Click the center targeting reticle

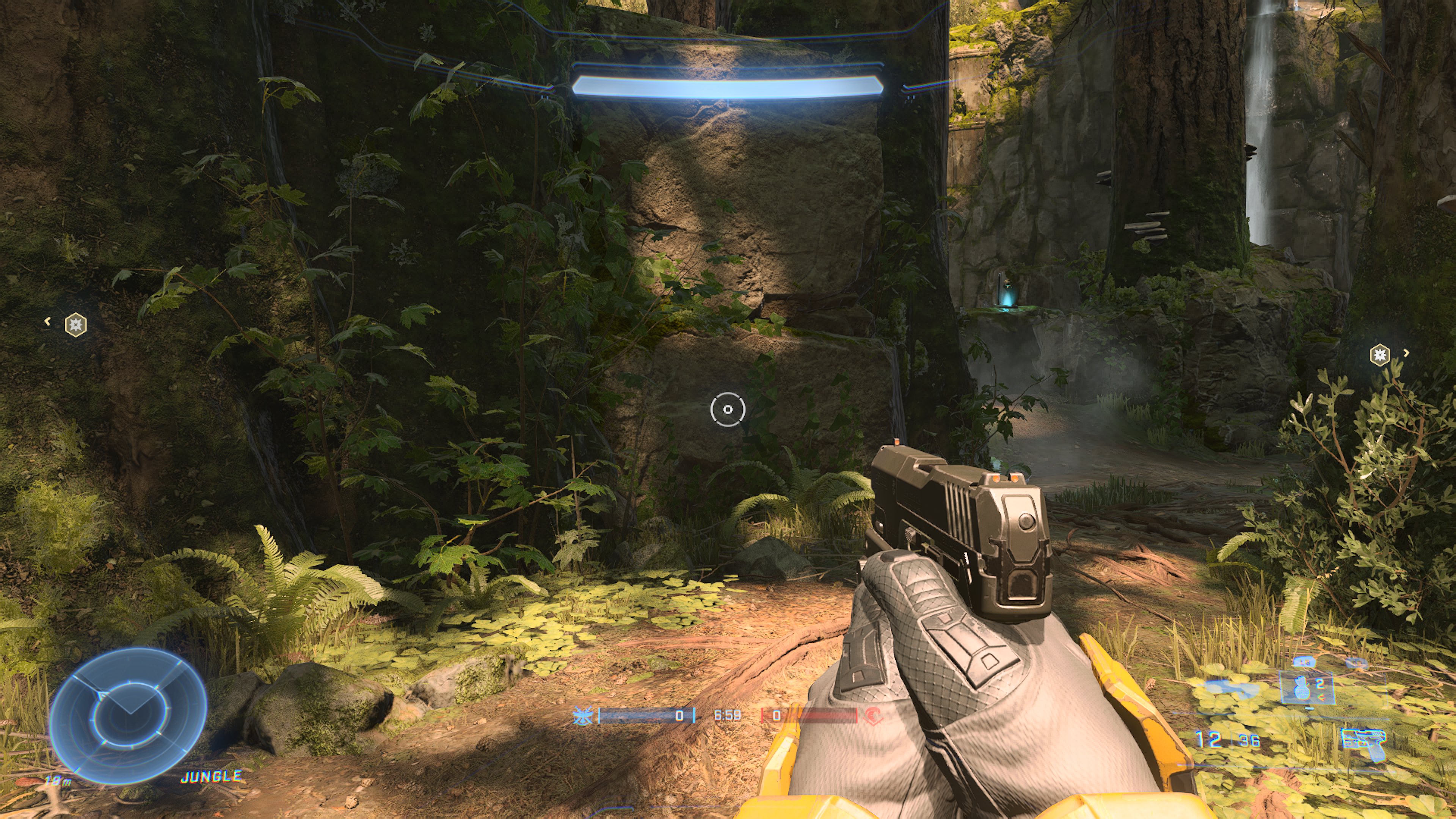pos(728,410)
